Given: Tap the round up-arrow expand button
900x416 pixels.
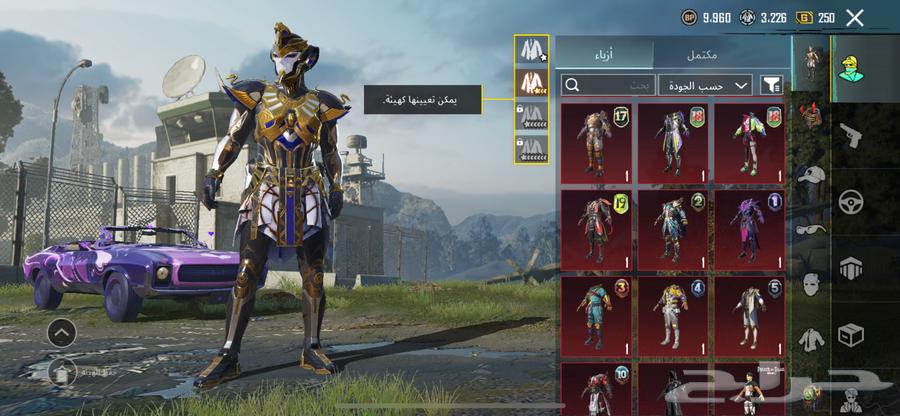Looking at the screenshot, I should pyautogui.click(x=61, y=333).
